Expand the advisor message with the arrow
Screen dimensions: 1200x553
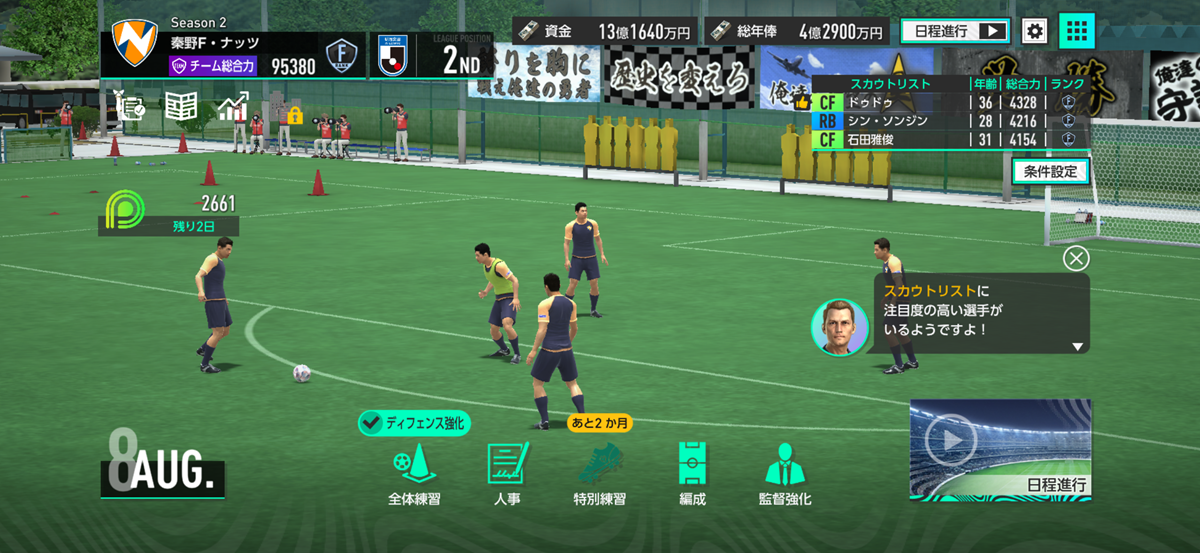pos(1077,346)
